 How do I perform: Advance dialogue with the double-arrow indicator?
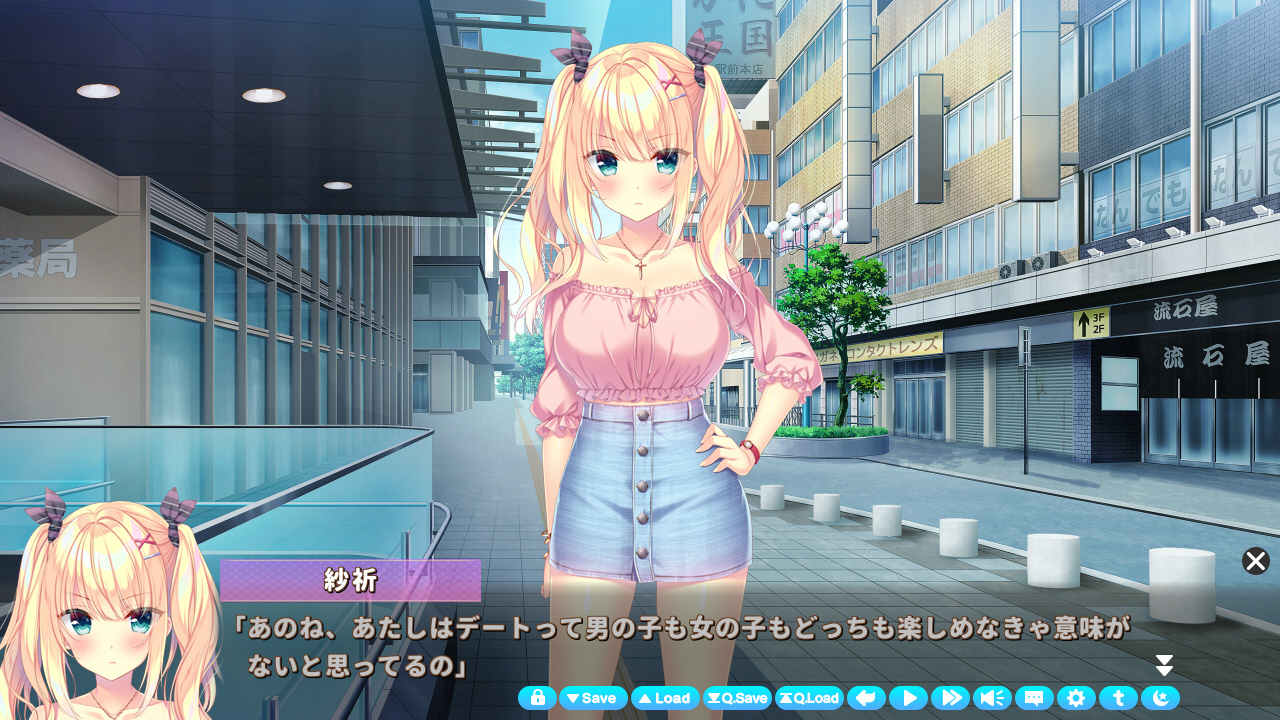pyautogui.click(x=1164, y=666)
